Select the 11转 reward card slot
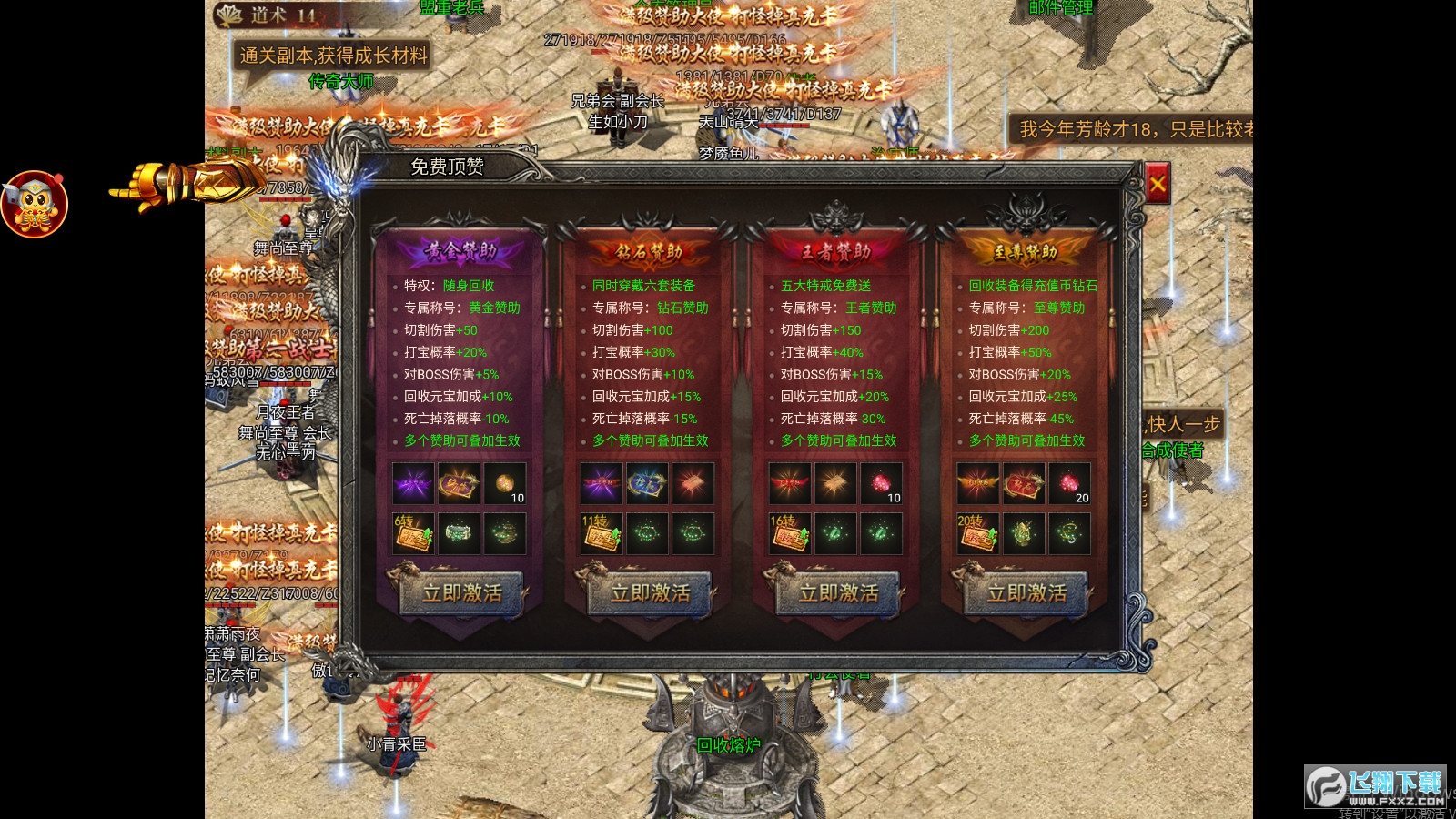Image resolution: width=1456 pixels, height=819 pixels. pyautogui.click(x=601, y=533)
